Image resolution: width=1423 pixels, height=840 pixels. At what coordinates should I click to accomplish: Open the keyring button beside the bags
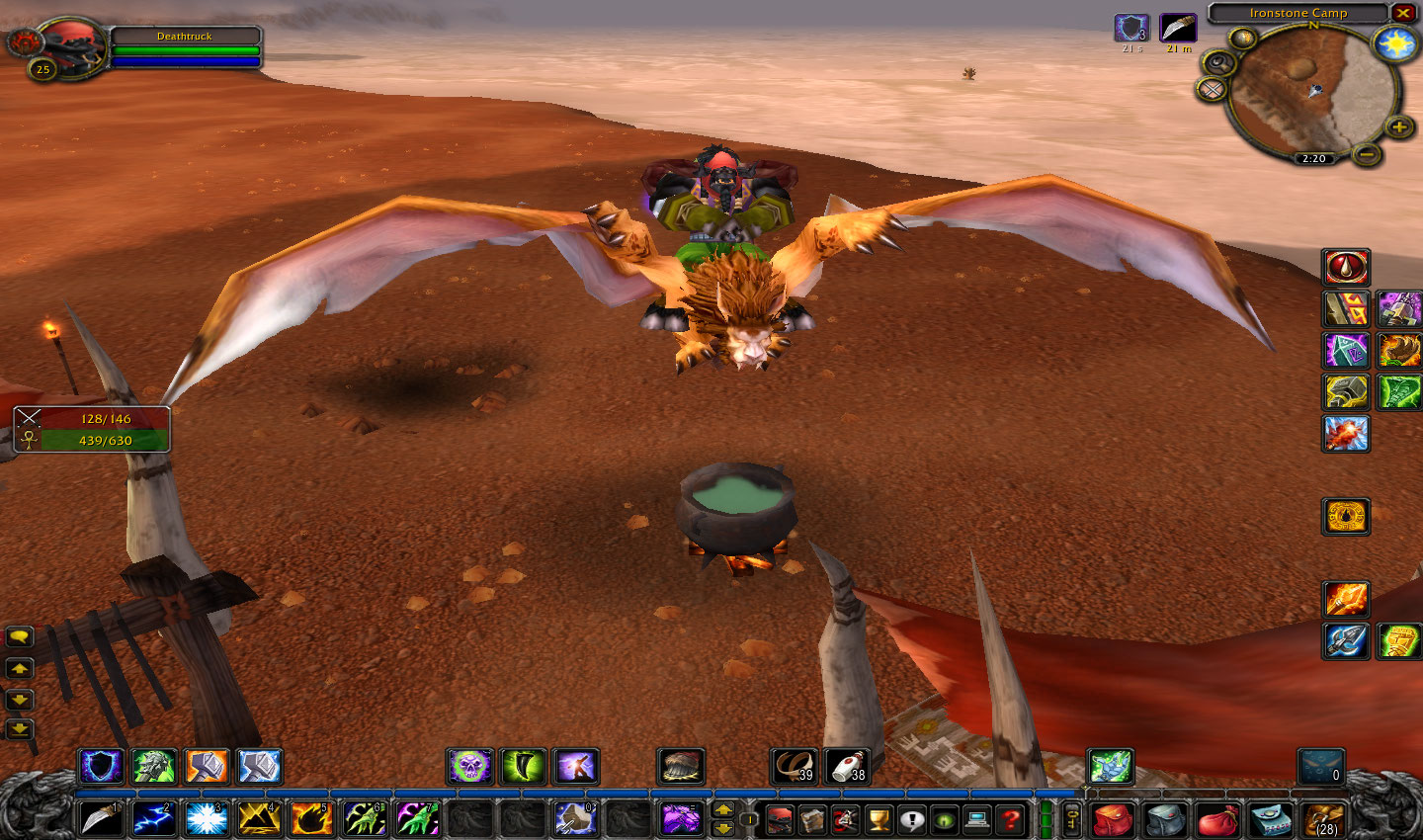(x=1072, y=819)
